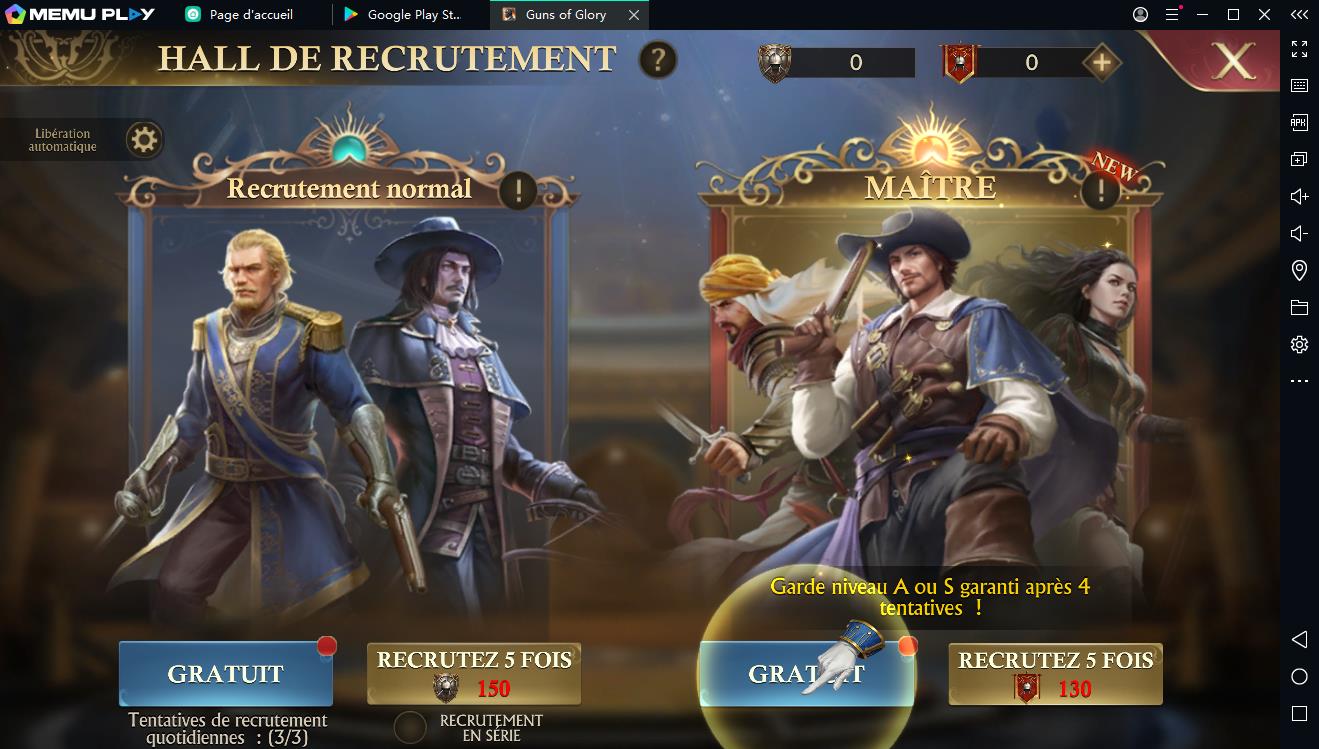1319x749 pixels.
Task: Switch to the Google Play Store tab
Action: coord(411,15)
